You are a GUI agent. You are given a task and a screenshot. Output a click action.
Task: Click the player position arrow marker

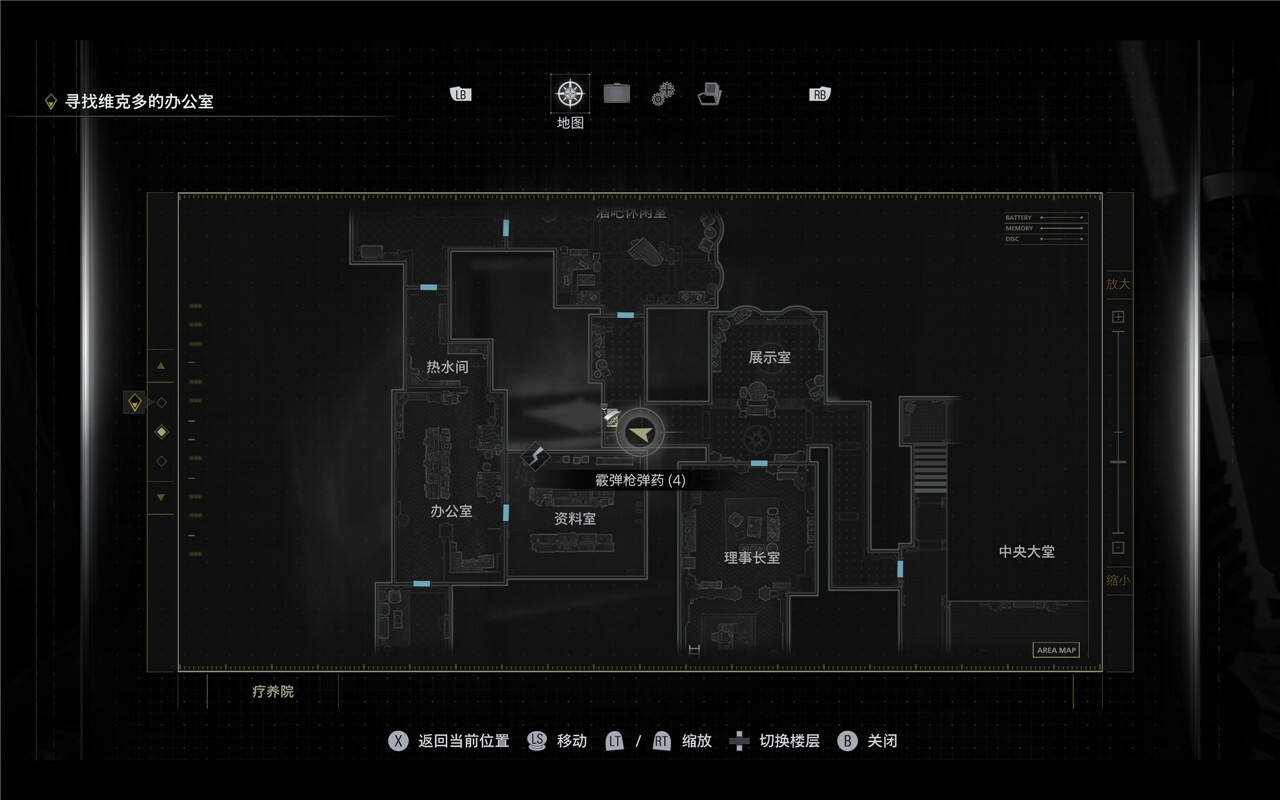pos(639,432)
